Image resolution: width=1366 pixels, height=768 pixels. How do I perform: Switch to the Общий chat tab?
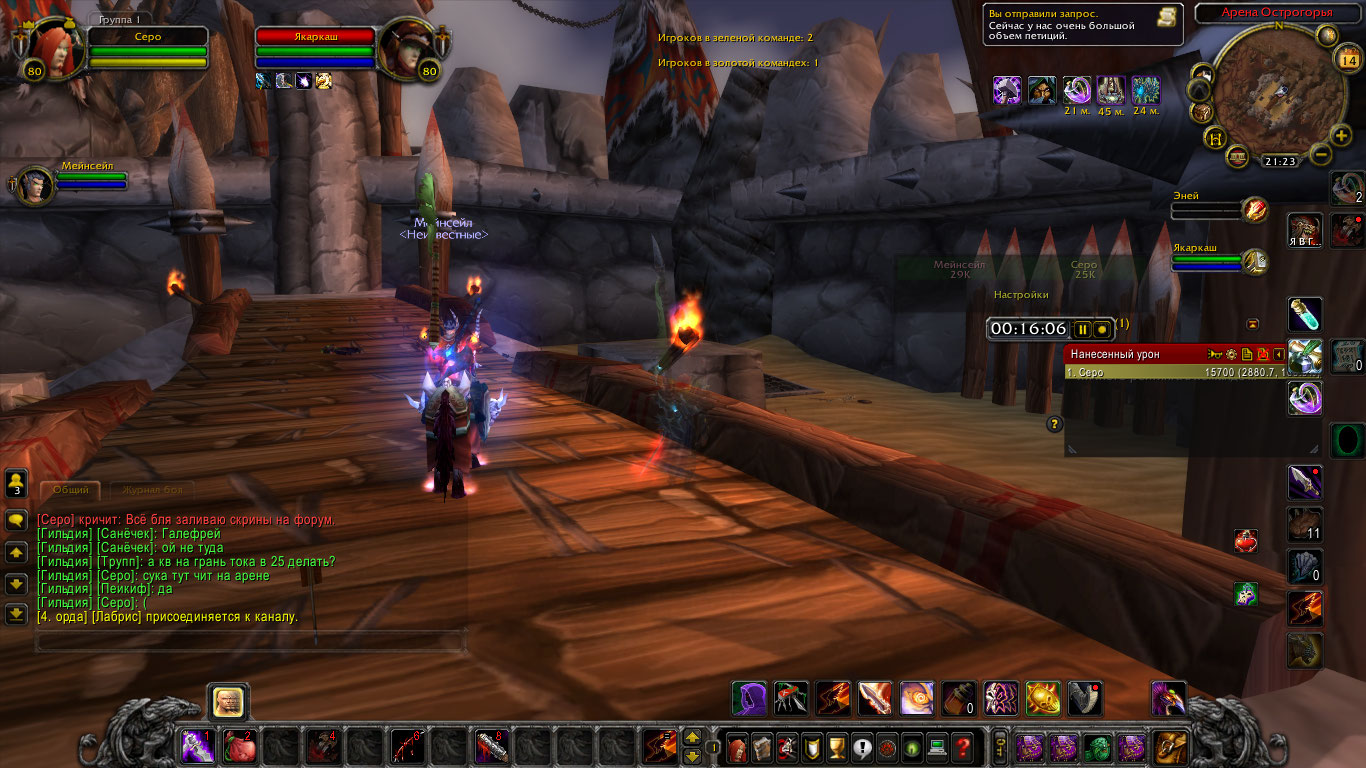coord(70,490)
